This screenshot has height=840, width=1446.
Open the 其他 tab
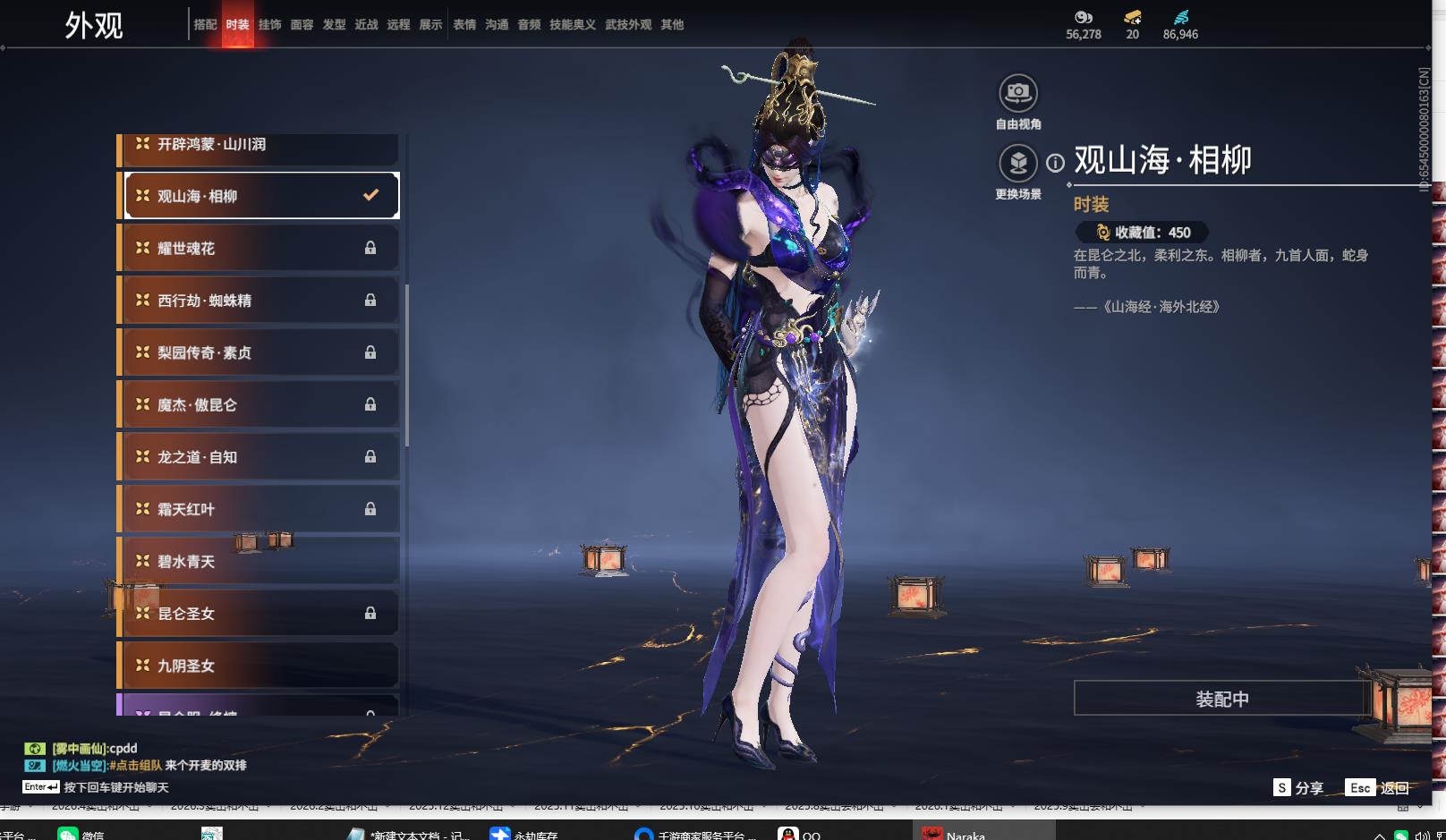click(x=672, y=25)
